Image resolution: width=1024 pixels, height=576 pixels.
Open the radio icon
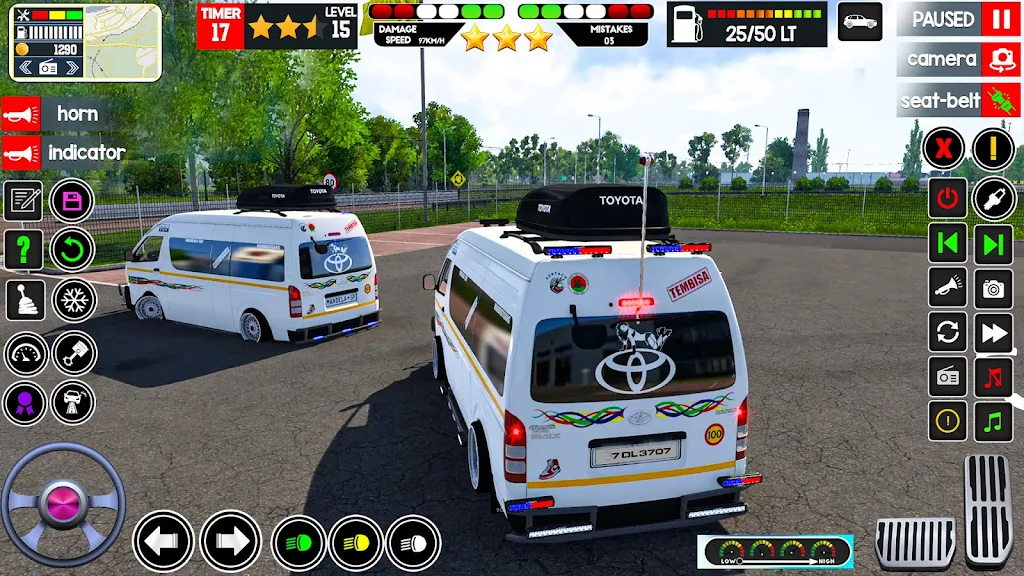click(947, 377)
